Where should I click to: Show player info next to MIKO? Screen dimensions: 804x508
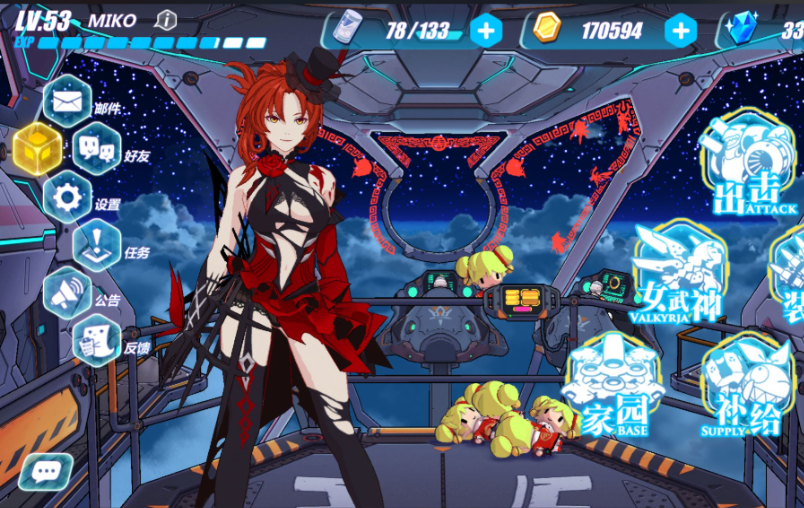point(167,19)
